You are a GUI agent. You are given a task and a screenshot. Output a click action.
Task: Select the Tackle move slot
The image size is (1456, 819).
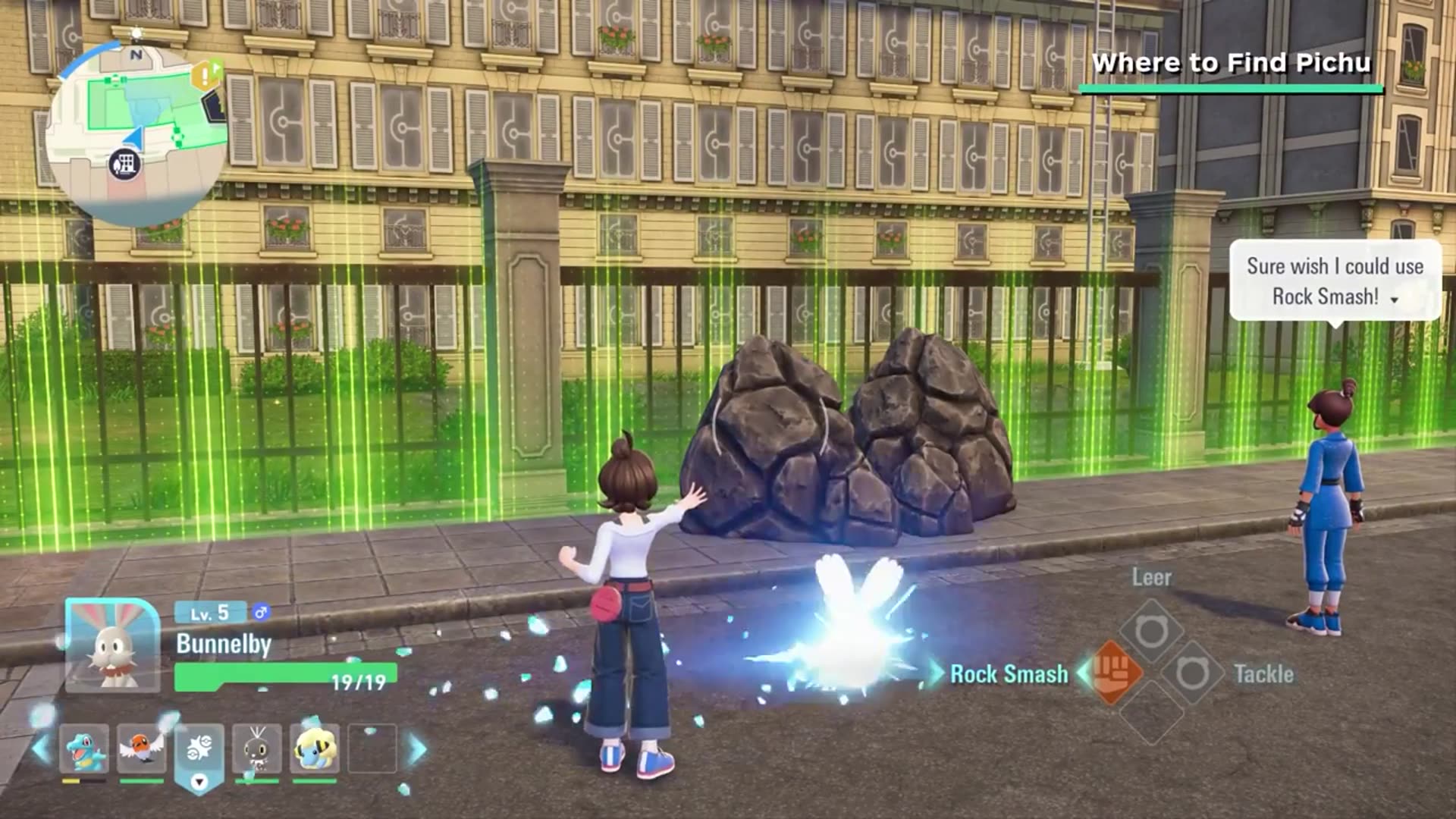tap(1192, 673)
